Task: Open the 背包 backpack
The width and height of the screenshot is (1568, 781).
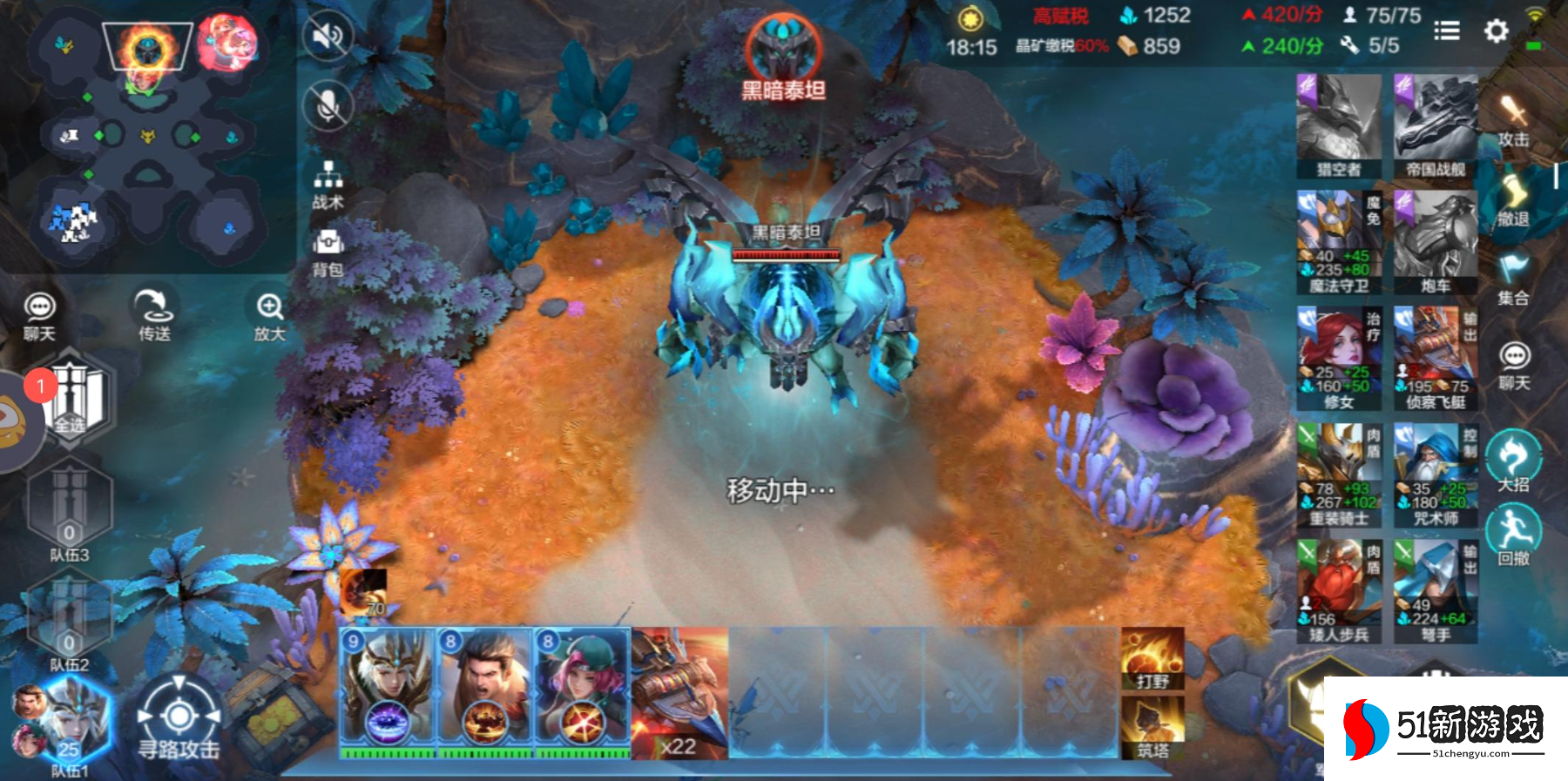Action: pyautogui.click(x=328, y=251)
